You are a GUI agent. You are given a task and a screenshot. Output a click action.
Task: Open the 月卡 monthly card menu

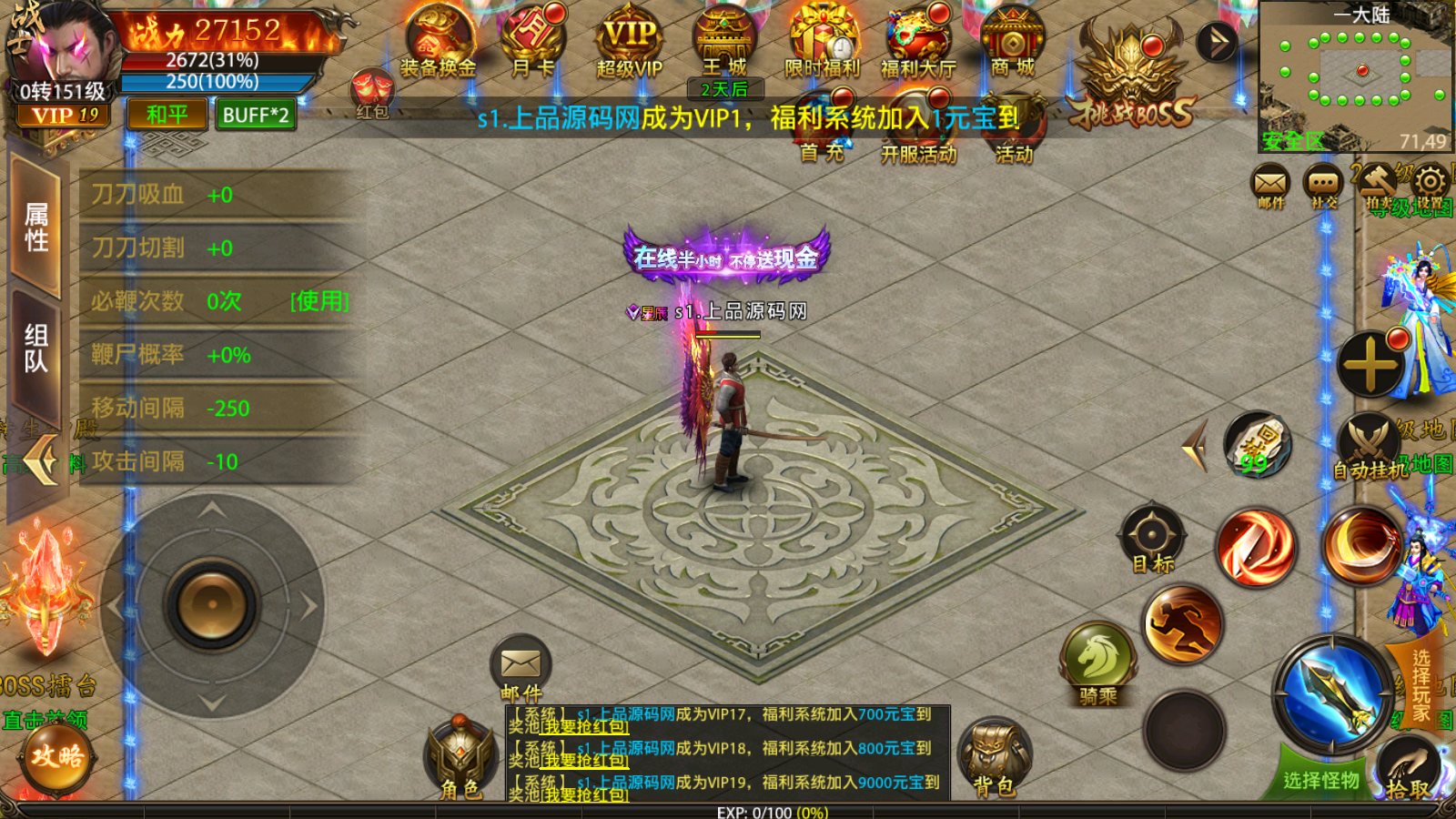(x=533, y=41)
